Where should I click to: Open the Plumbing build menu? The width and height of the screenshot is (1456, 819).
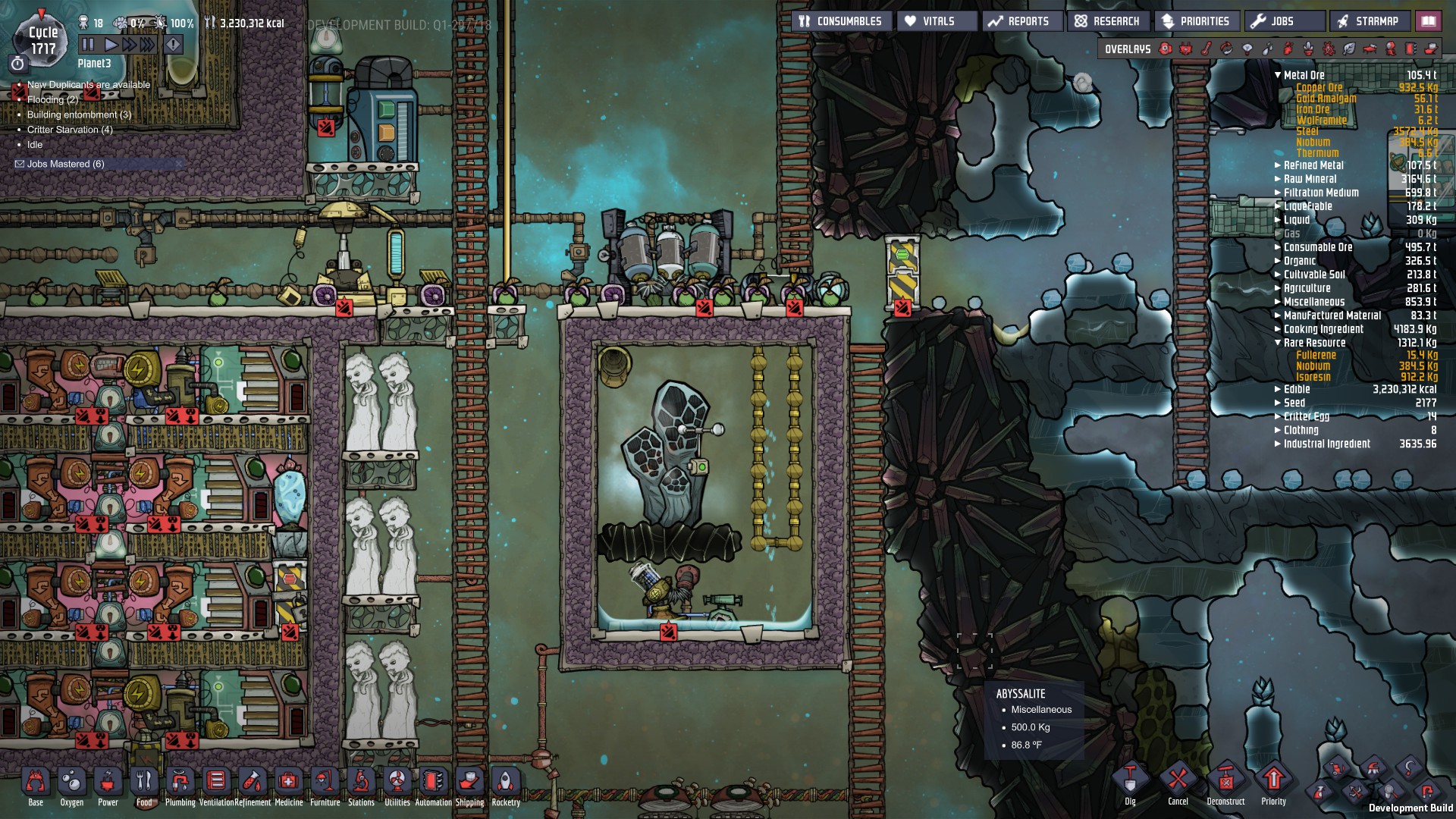[180, 786]
